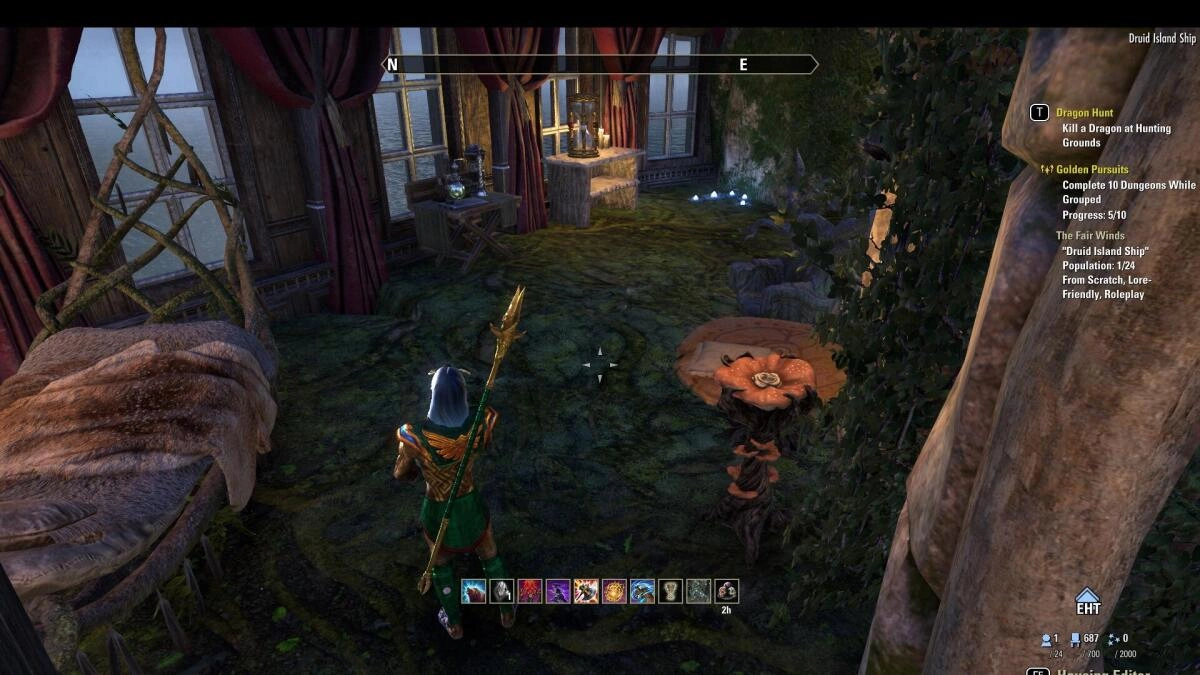Use the white-grey stone ability slot
Image resolution: width=1200 pixels, height=675 pixels.
501,591
